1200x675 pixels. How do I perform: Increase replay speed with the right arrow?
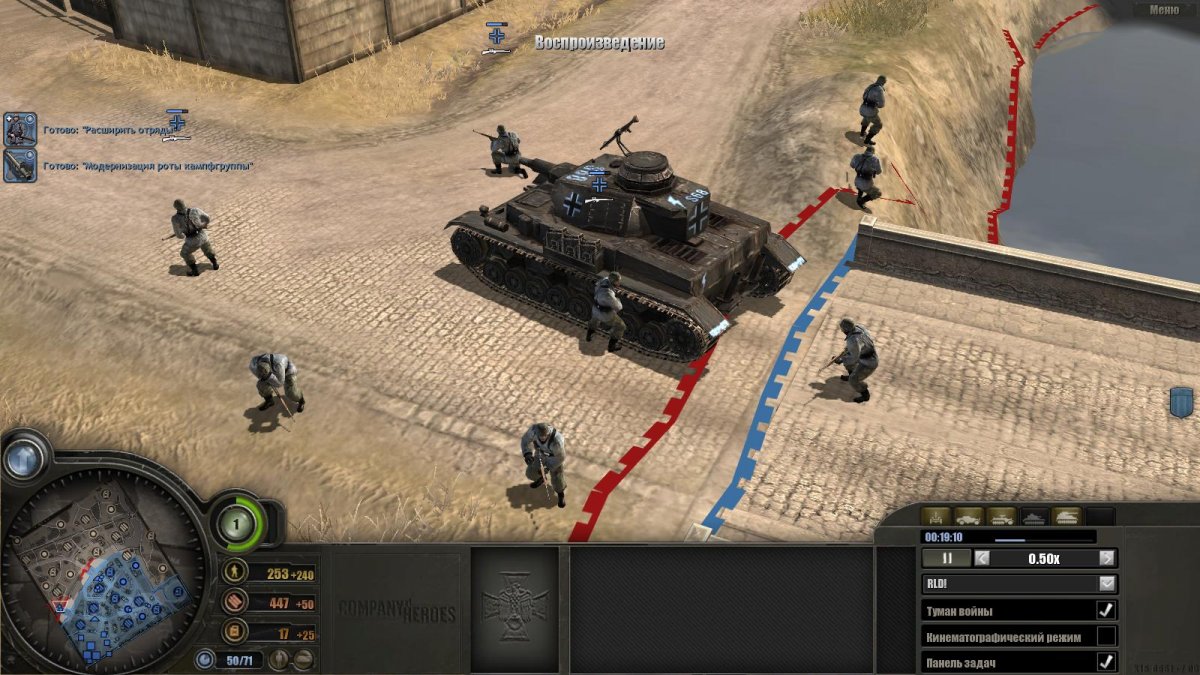click(1106, 558)
